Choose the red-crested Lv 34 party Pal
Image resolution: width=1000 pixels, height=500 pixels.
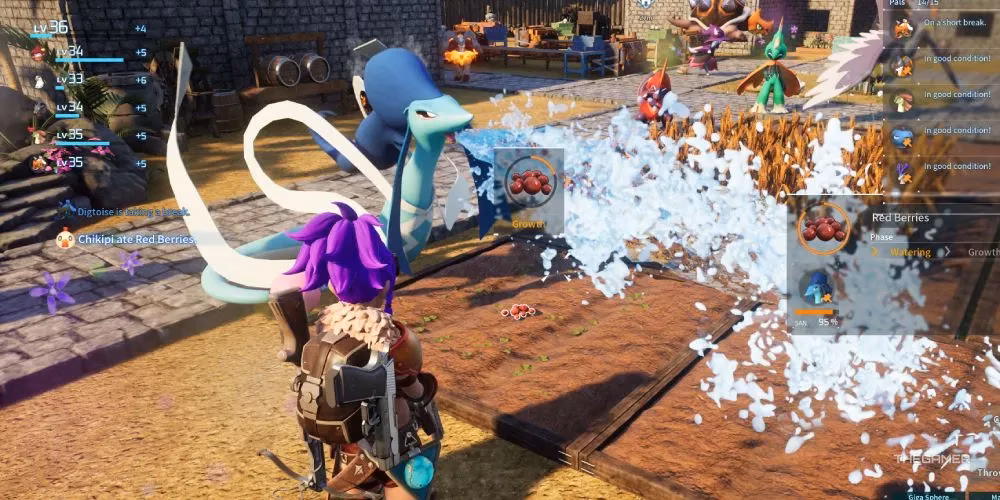40,53
